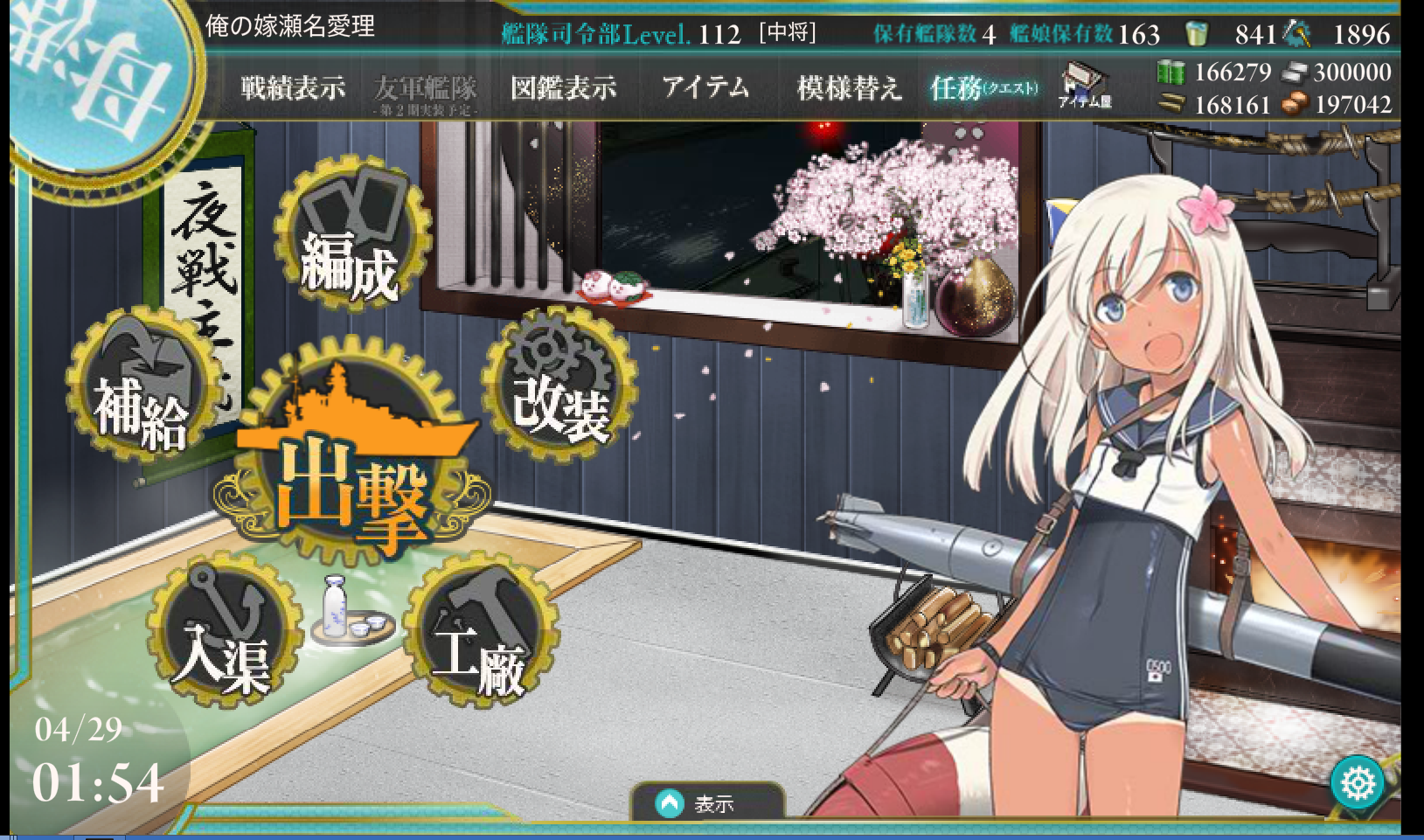Open the アイテム item menu

coord(705,87)
